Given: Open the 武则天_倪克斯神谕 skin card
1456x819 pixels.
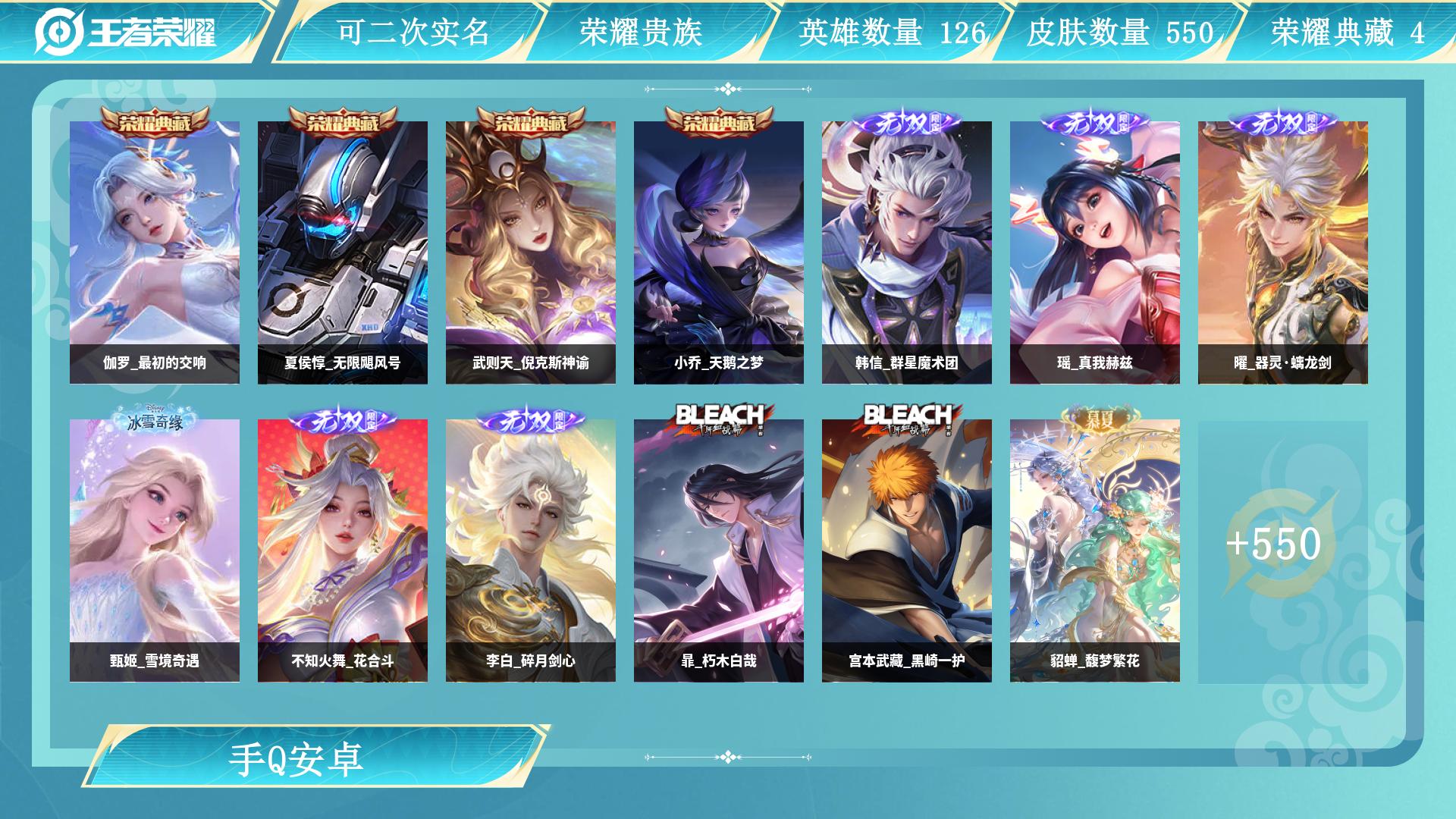Looking at the screenshot, I should [x=531, y=252].
